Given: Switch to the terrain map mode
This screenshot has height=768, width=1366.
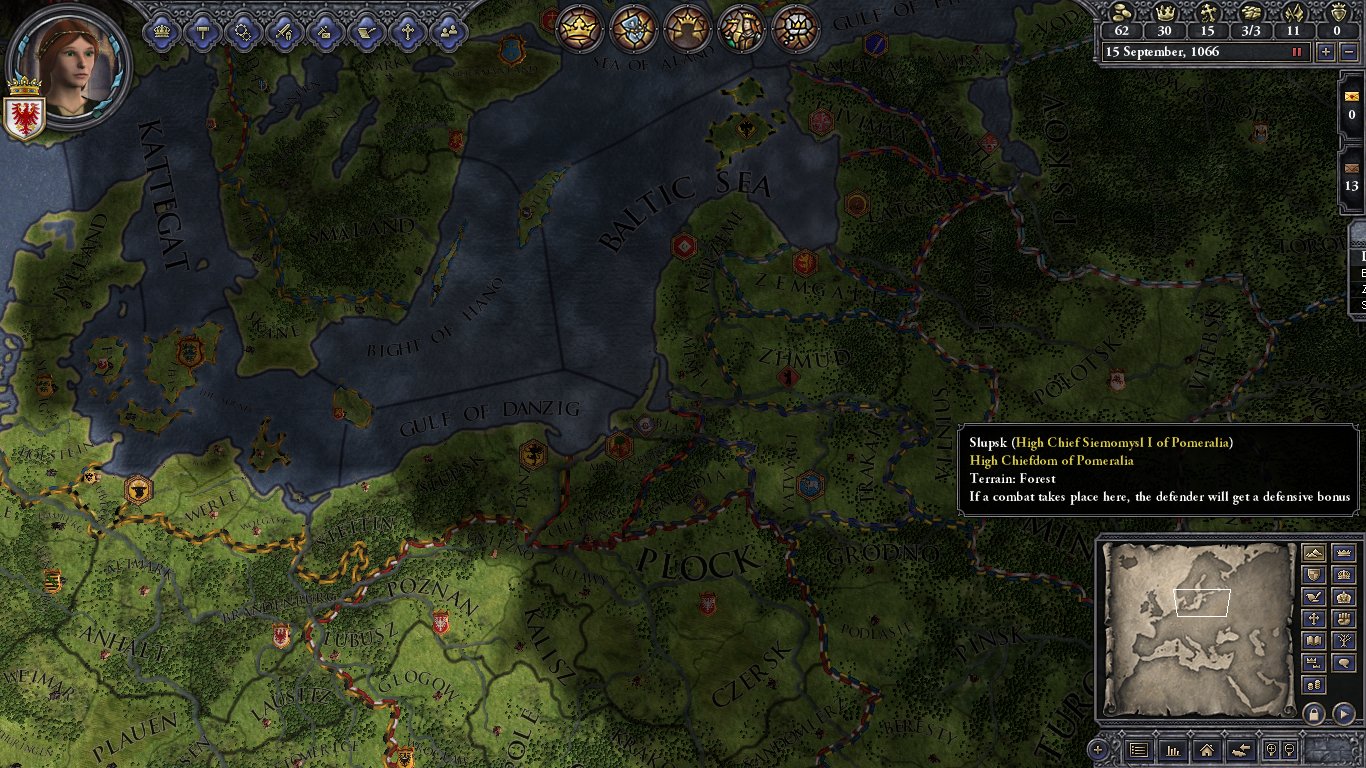Looking at the screenshot, I should click(1315, 553).
